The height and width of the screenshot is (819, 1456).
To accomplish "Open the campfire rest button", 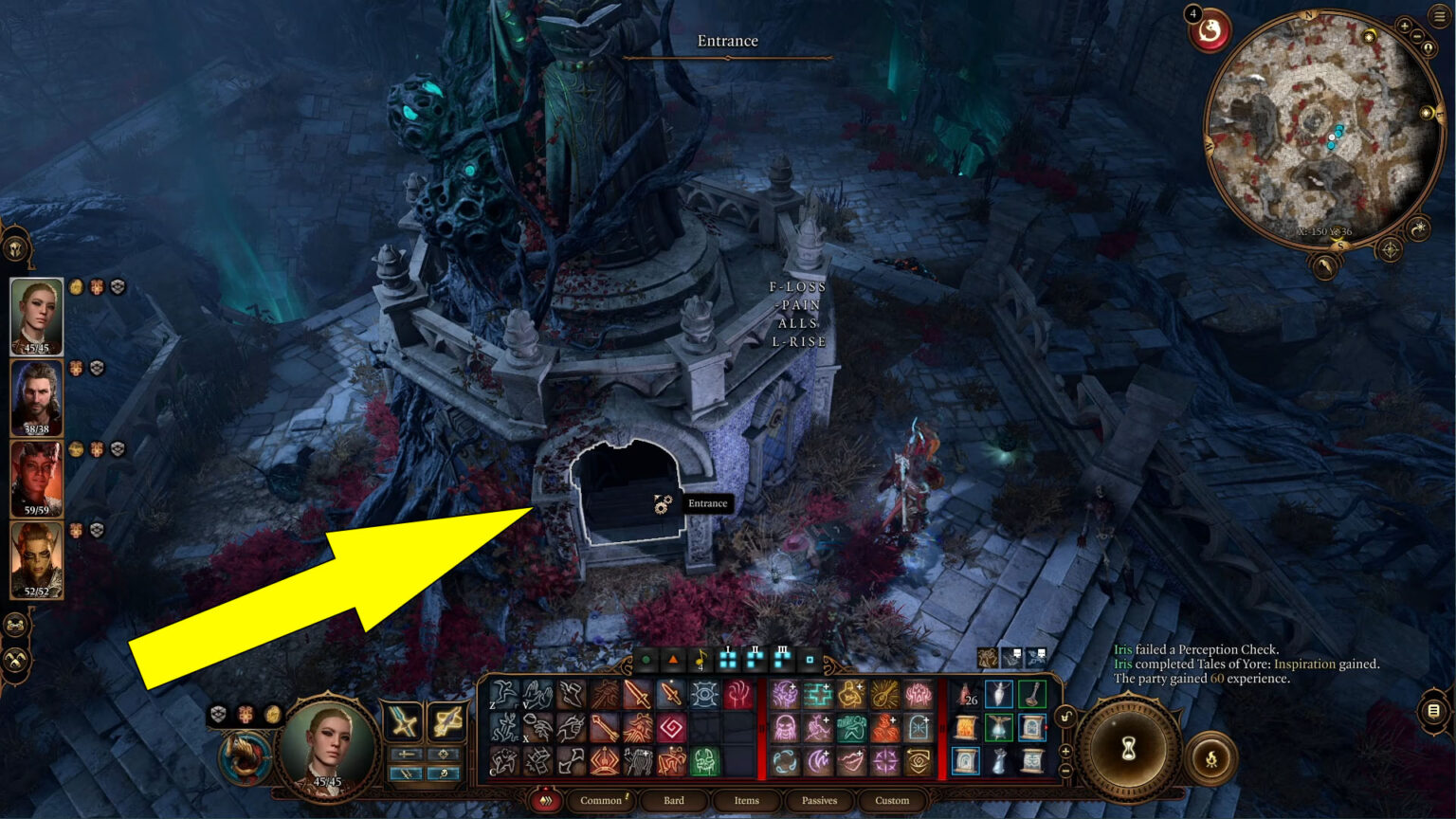I will click(1211, 757).
